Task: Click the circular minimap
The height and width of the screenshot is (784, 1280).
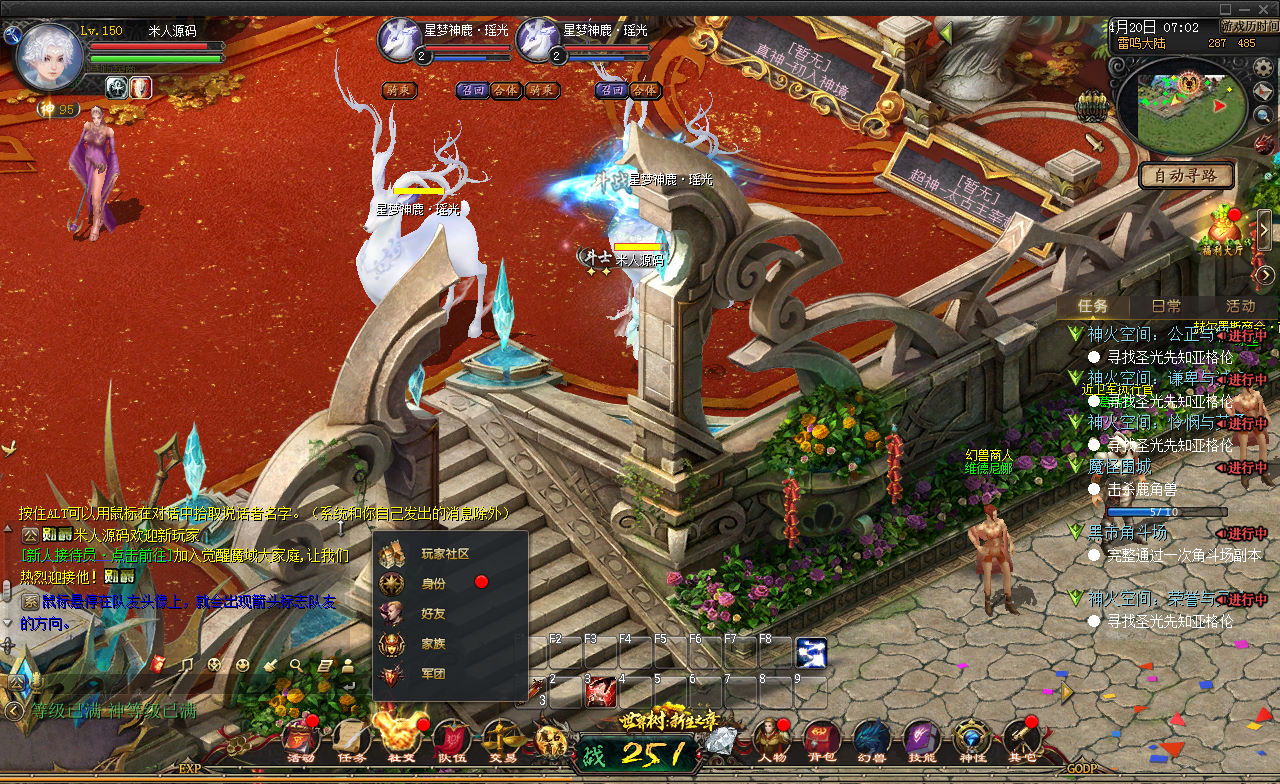Action: (x=1181, y=105)
